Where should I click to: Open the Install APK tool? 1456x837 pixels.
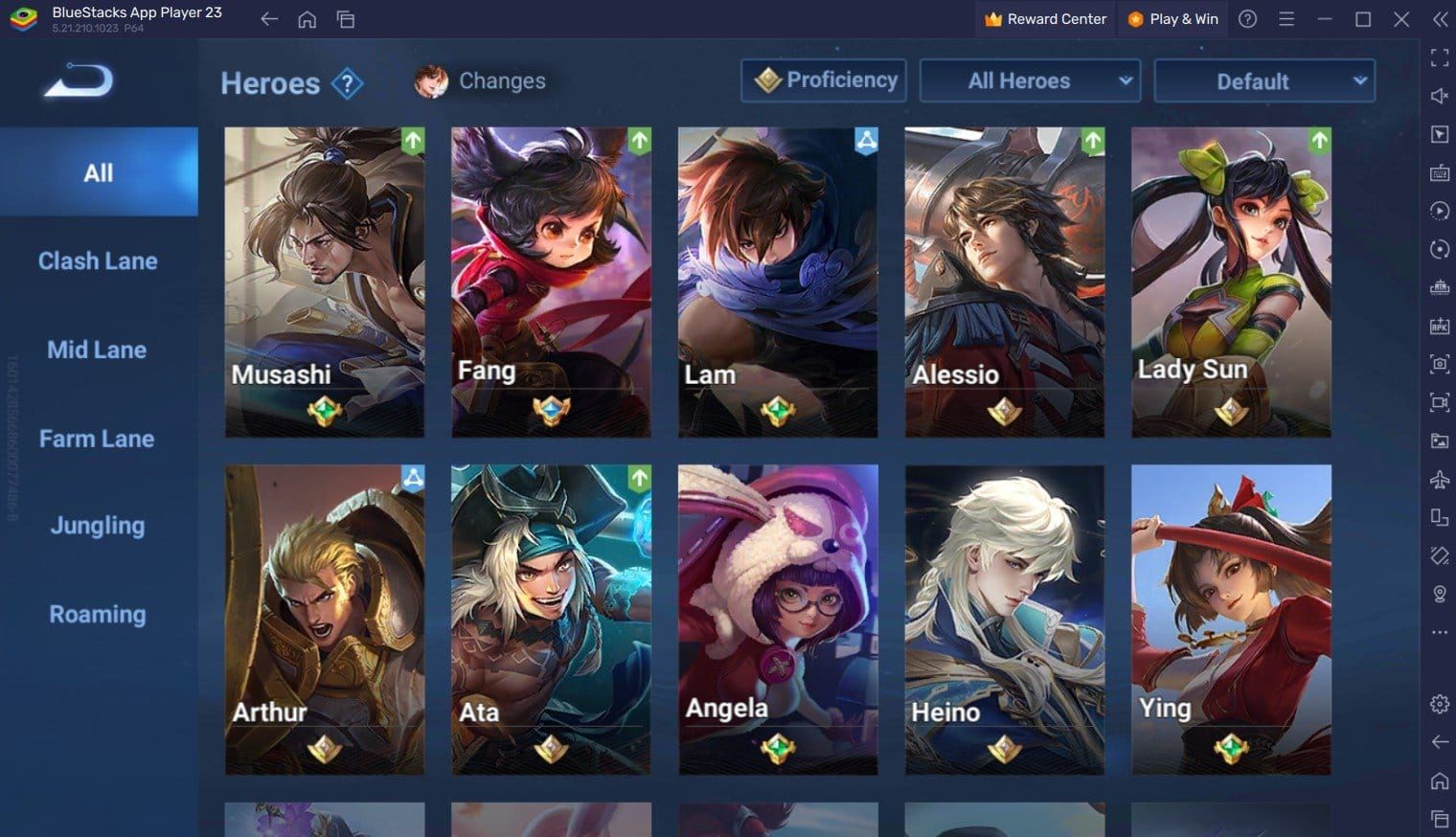click(x=1439, y=326)
